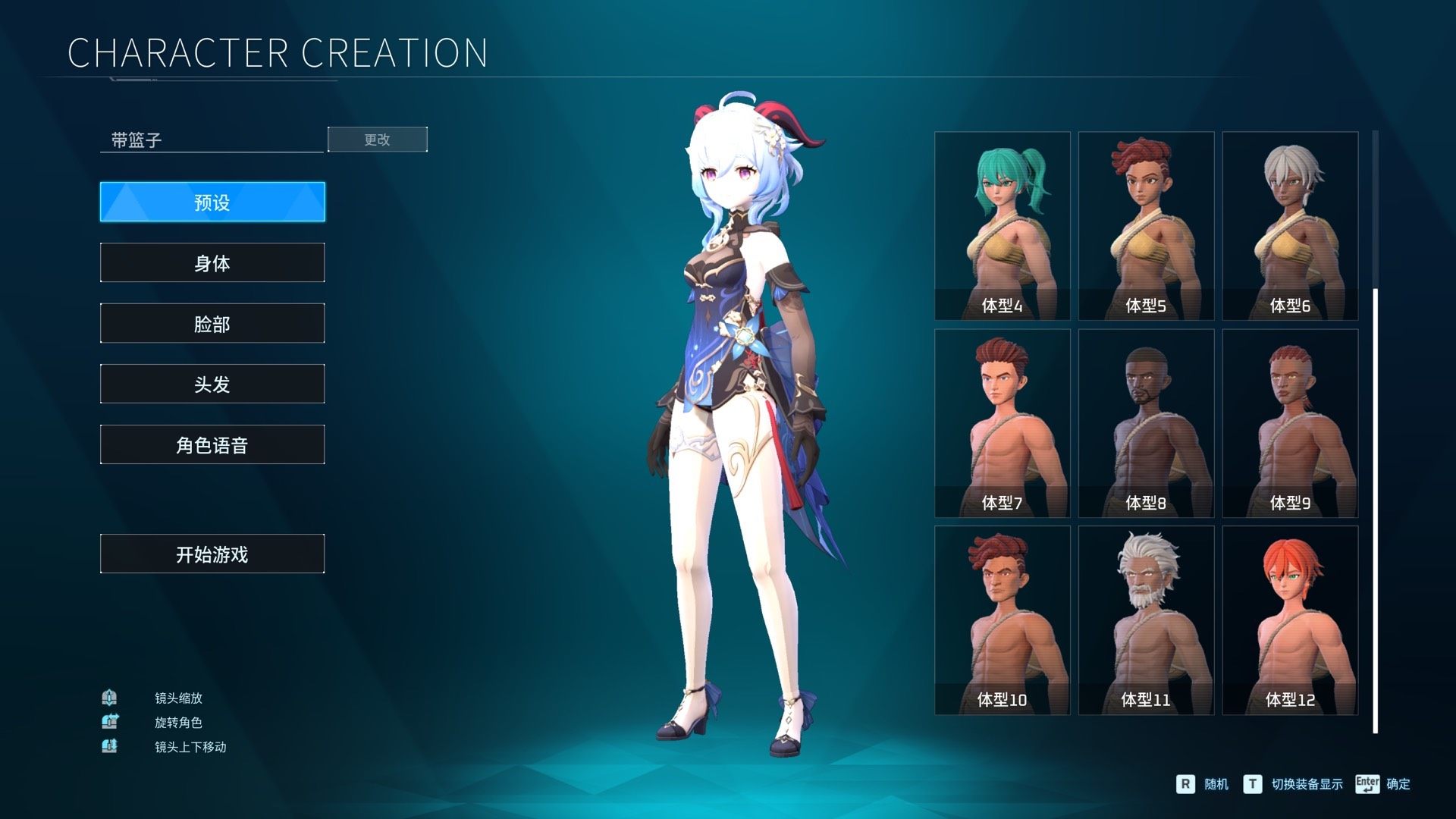1456x819 pixels.
Task: Choose the bearded elder 体型11 preset
Action: pyautogui.click(x=1146, y=620)
